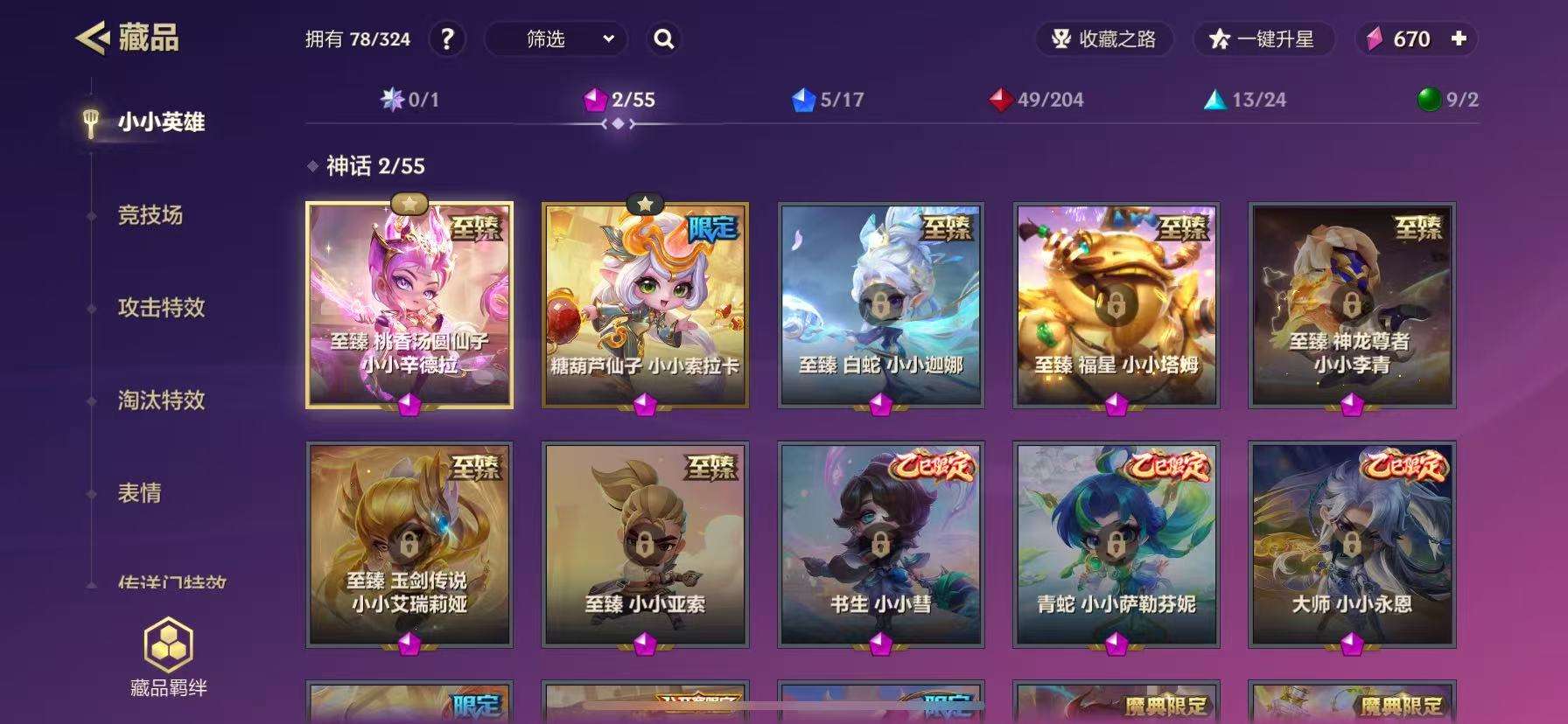Select the 攻击特效 category
This screenshot has height=724, width=1568.
[161, 308]
